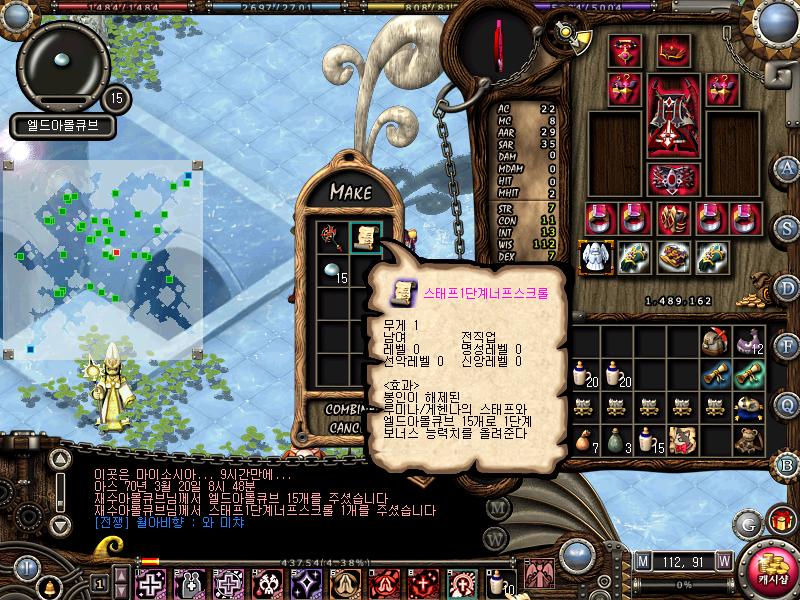
Task: Open the red gift box icon
Action: pos(781,520)
